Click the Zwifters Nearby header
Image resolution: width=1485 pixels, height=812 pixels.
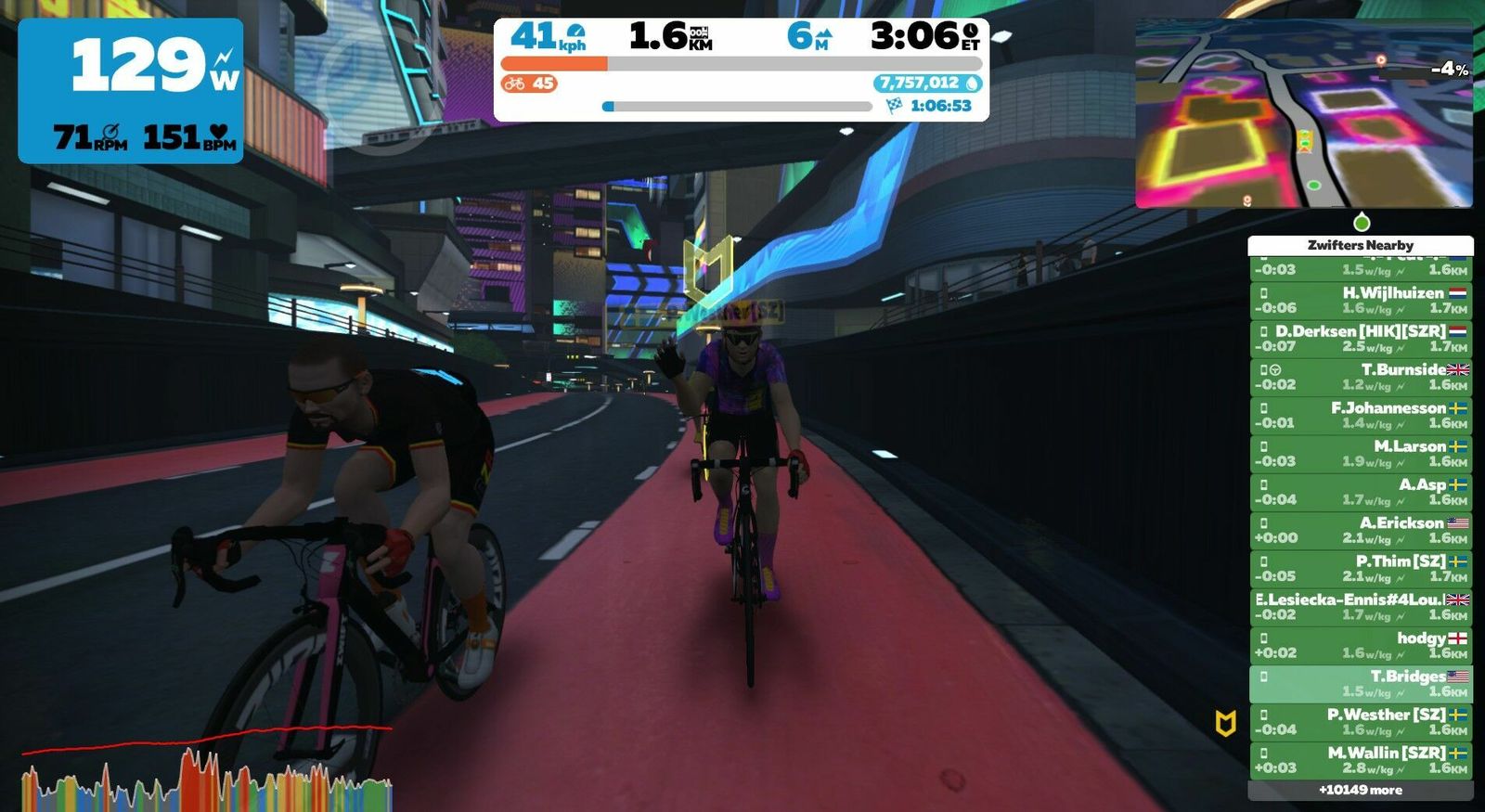[1360, 245]
